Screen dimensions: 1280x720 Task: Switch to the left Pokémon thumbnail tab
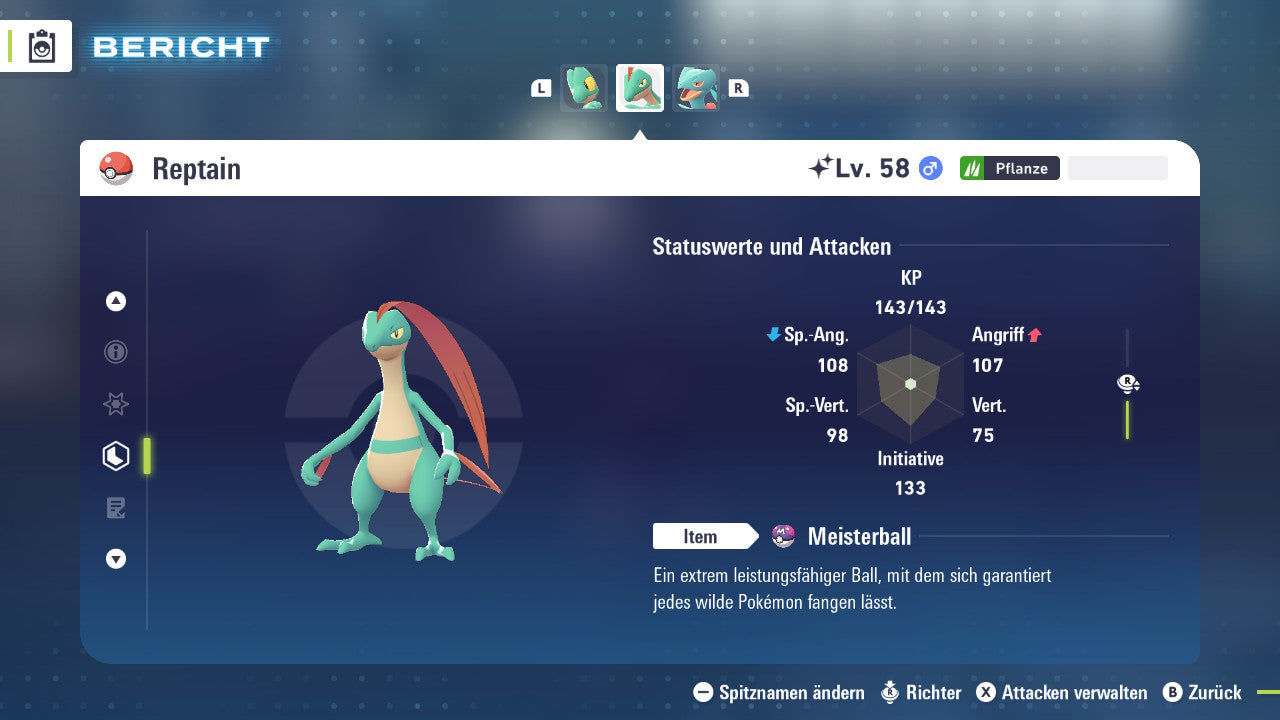[x=584, y=87]
